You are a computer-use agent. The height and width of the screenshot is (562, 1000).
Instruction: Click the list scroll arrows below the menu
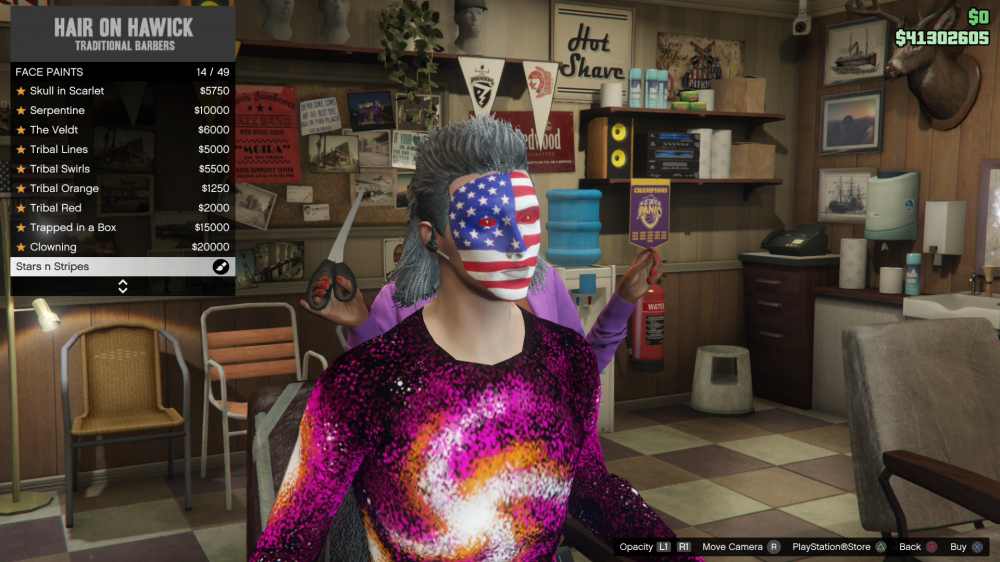pyautogui.click(x=122, y=286)
